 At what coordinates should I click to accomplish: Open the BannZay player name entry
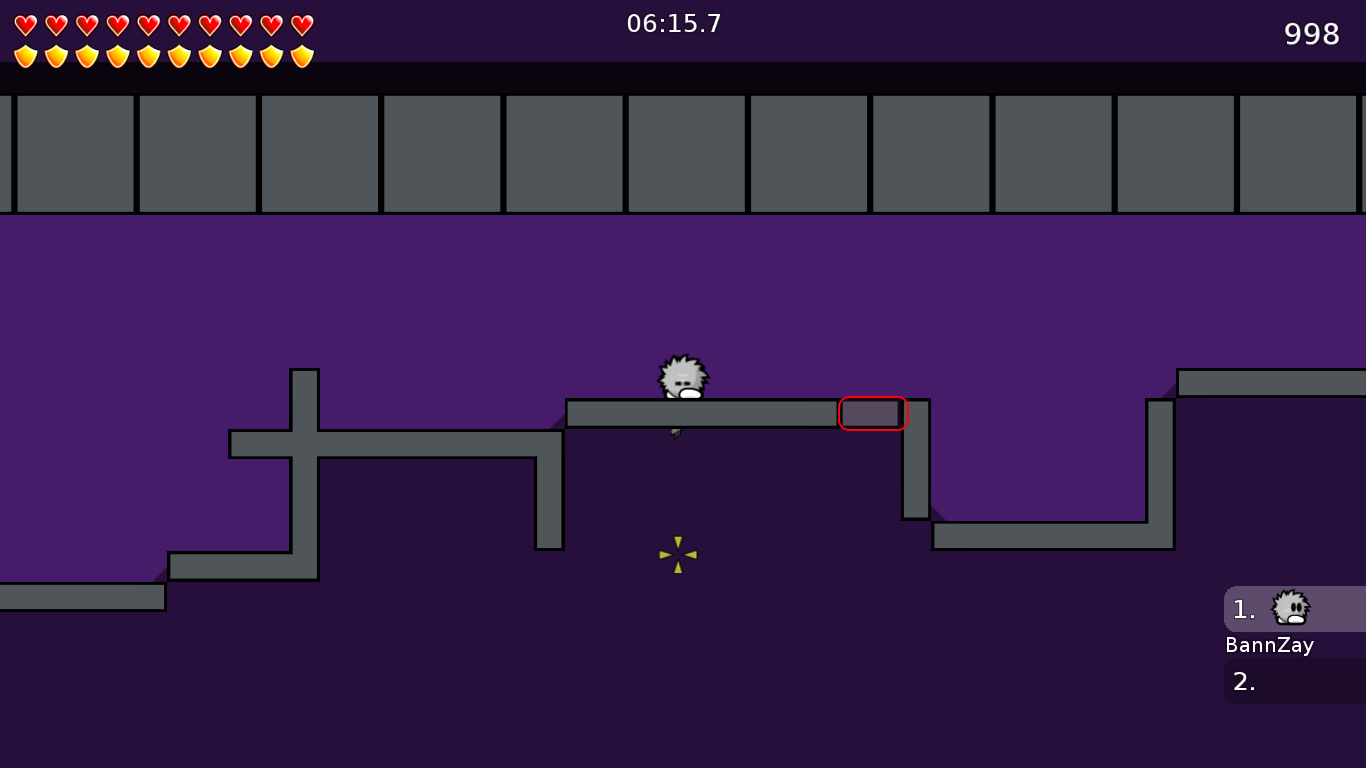[x=1269, y=645]
